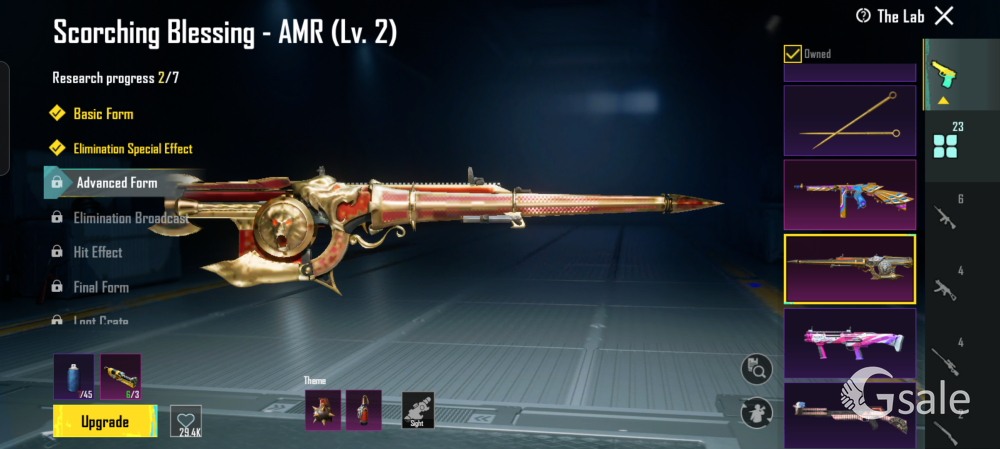
Task: Open The Lab help info
Action: (x=864, y=16)
